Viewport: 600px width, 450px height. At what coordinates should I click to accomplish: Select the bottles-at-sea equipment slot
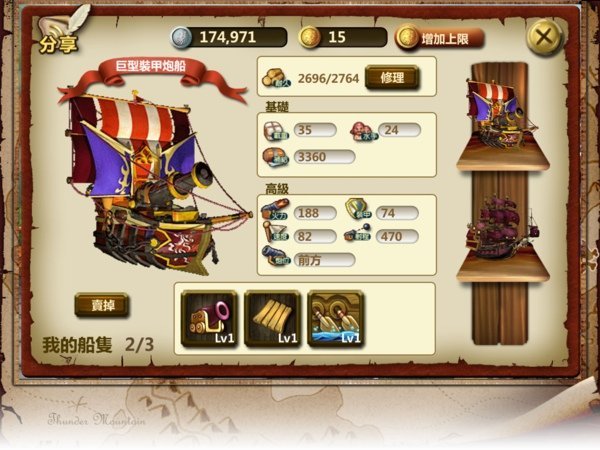click(336, 318)
